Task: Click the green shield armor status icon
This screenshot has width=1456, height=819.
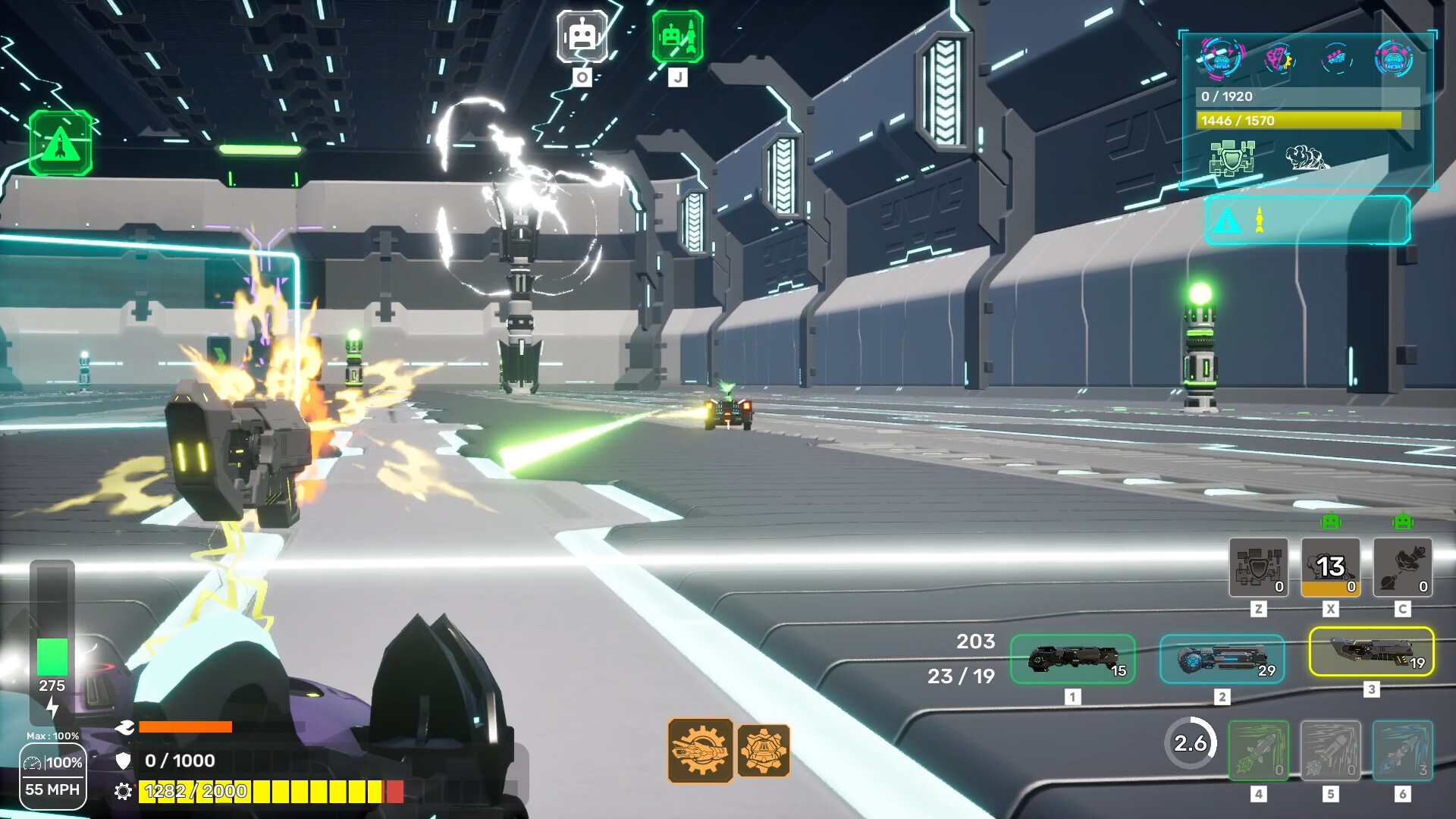Action: coord(1232,158)
